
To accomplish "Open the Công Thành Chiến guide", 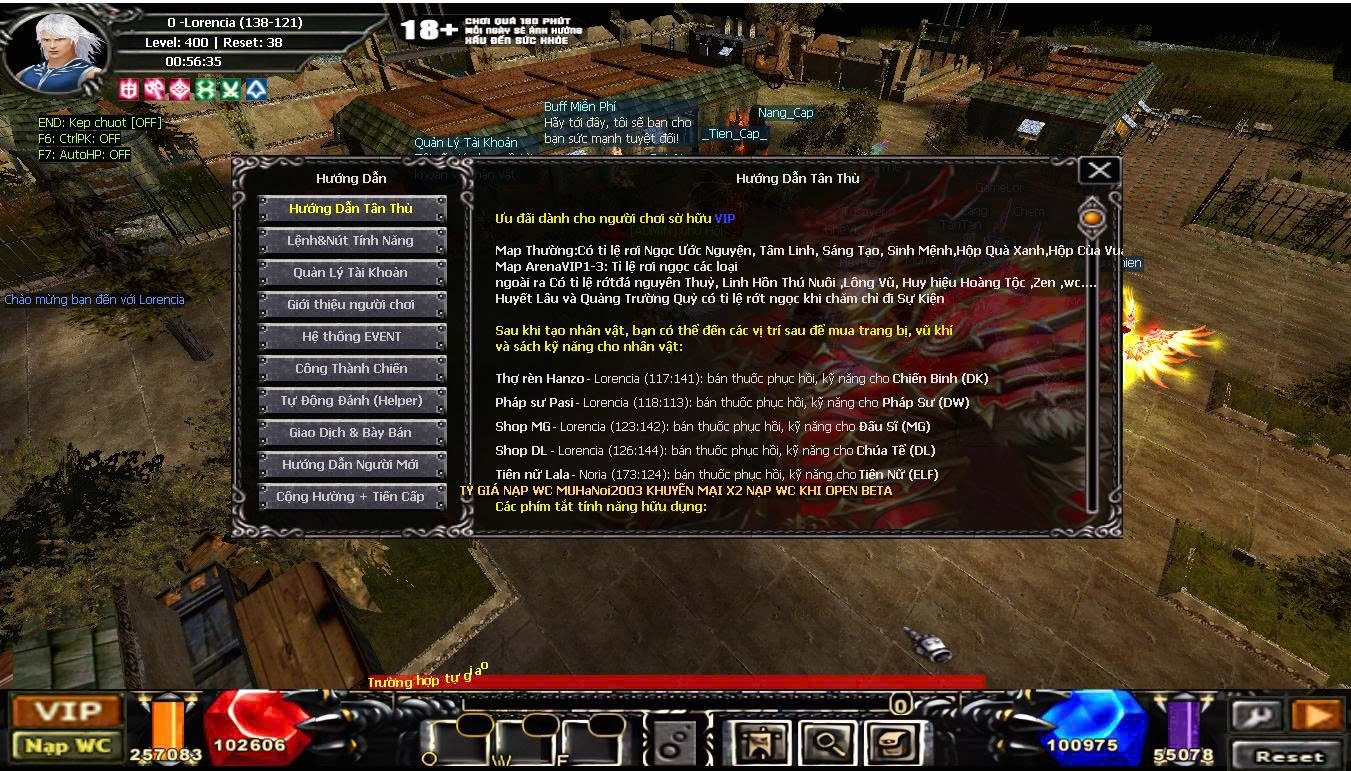I will (351, 369).
